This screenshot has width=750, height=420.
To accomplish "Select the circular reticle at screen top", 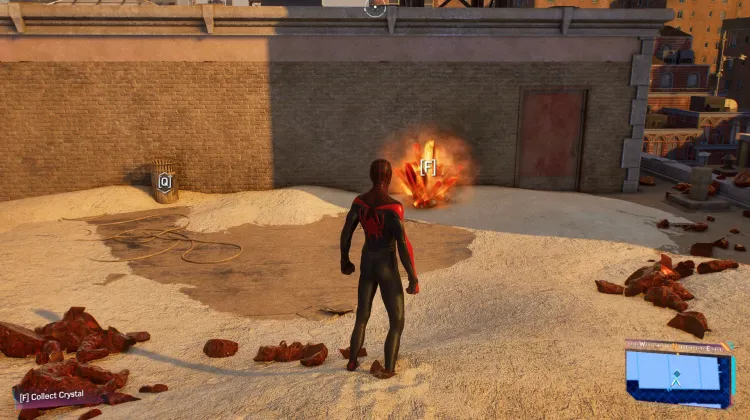I will [375, 9].
